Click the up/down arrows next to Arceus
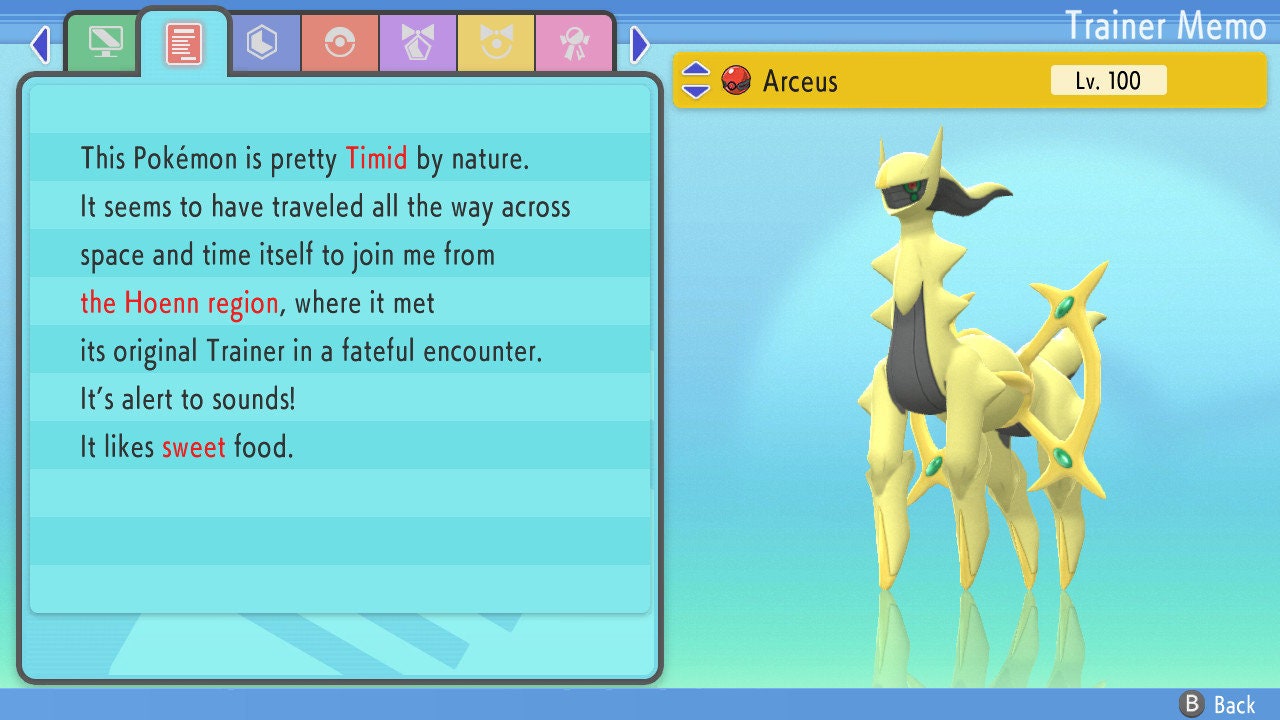The height and width of the screenshot is (720, 1280). point(696,80)
